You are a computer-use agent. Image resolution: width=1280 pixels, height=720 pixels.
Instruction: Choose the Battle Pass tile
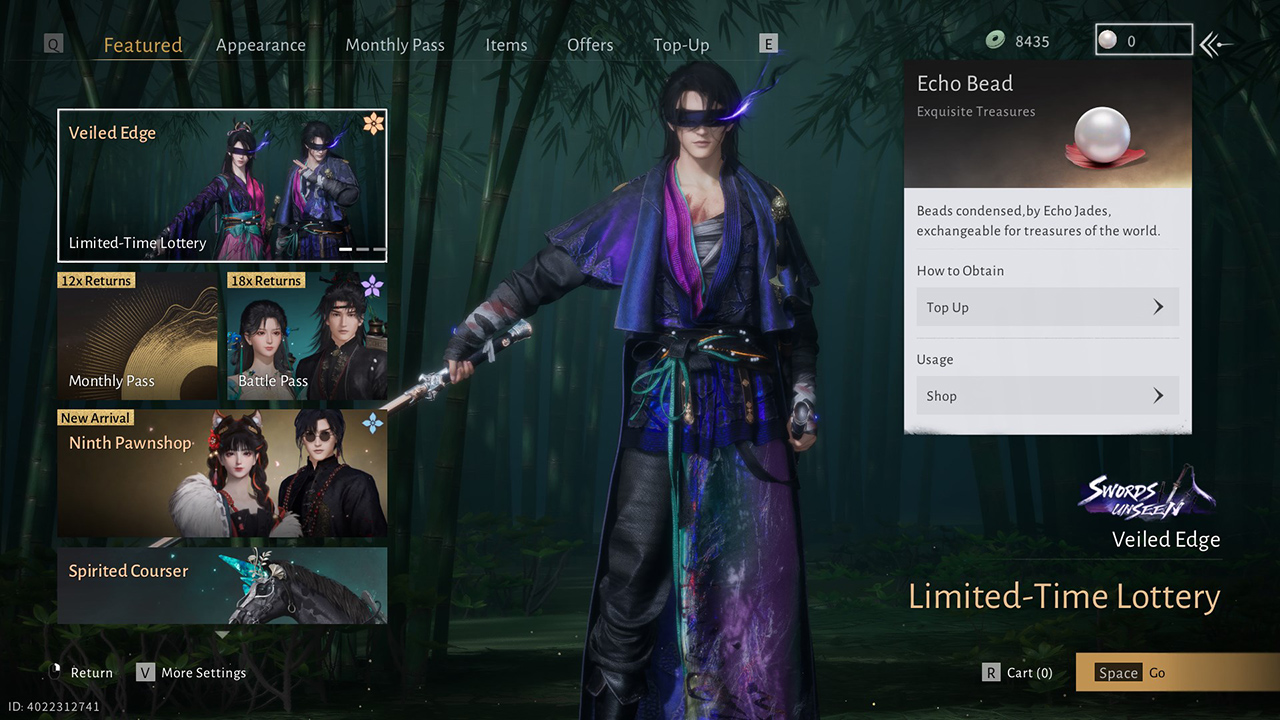point(307,336)
